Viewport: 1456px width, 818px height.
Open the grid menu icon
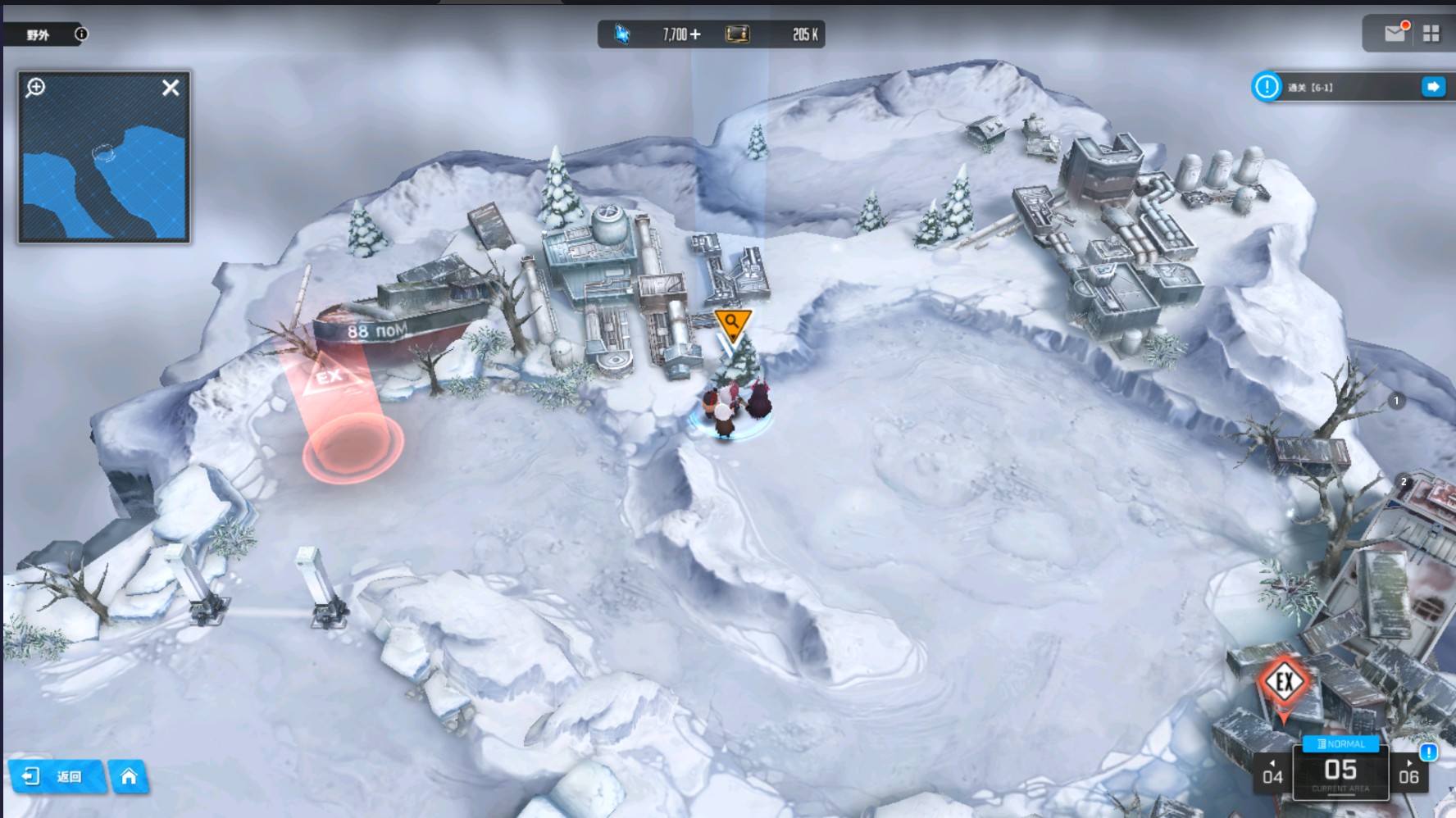(x=1431, y=34)
